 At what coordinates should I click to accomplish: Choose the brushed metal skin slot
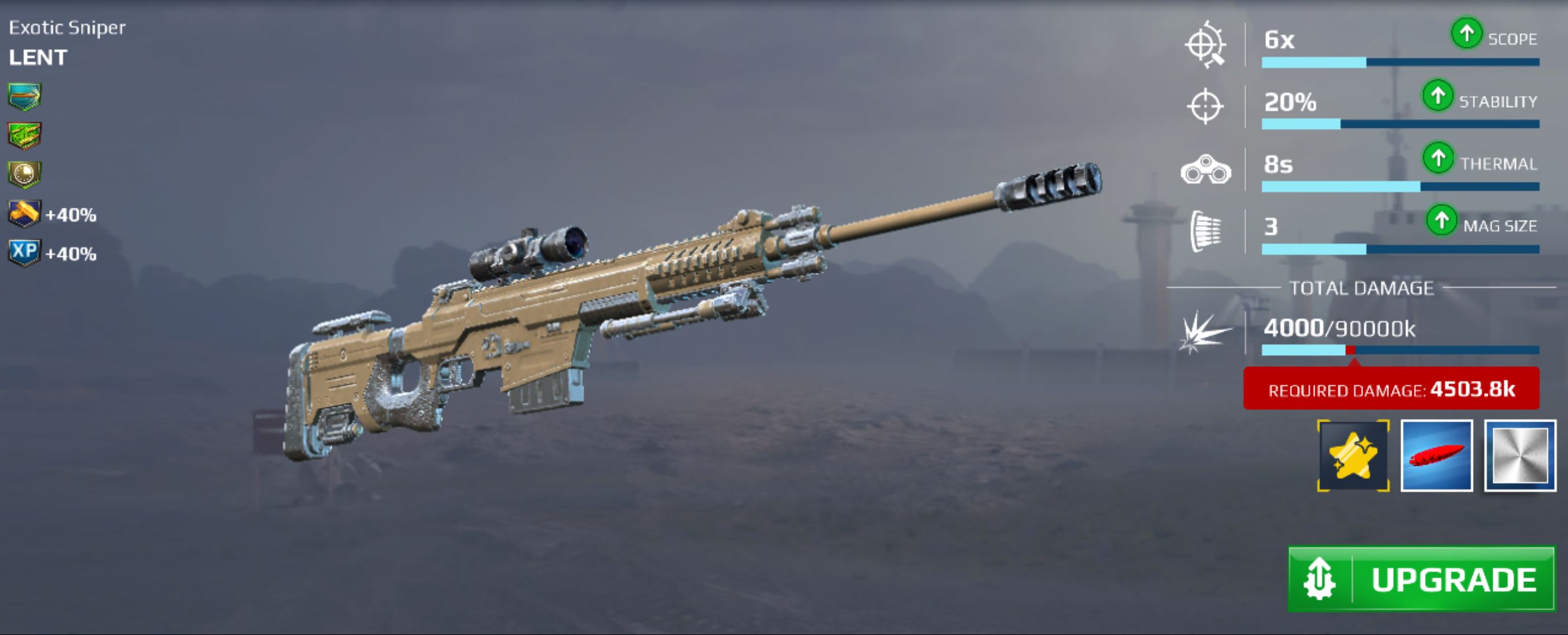(x=1520, y=455)
